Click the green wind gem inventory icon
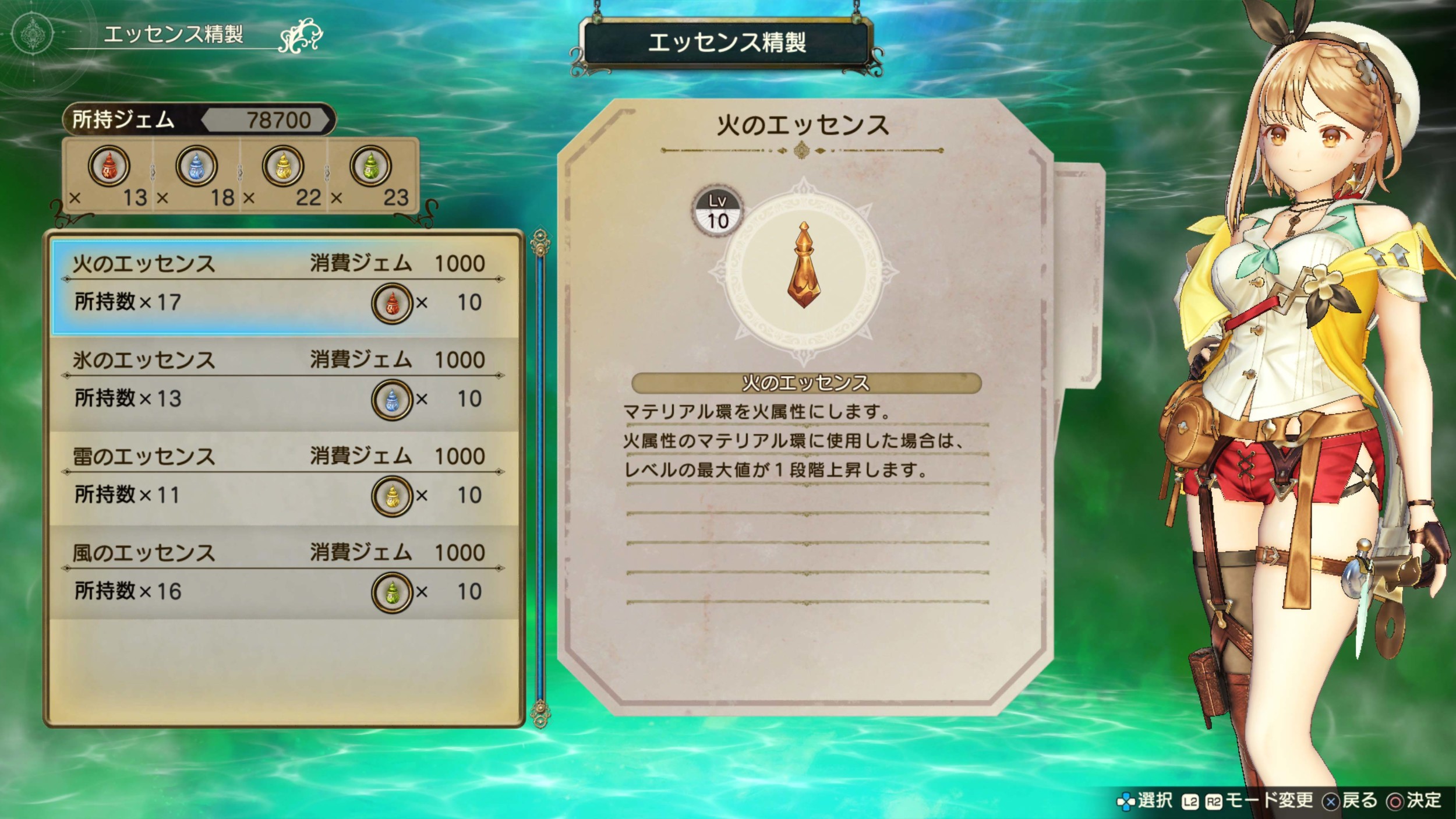Image resolution: width=1456 pixels, height=819 pixels. [370, 166]
